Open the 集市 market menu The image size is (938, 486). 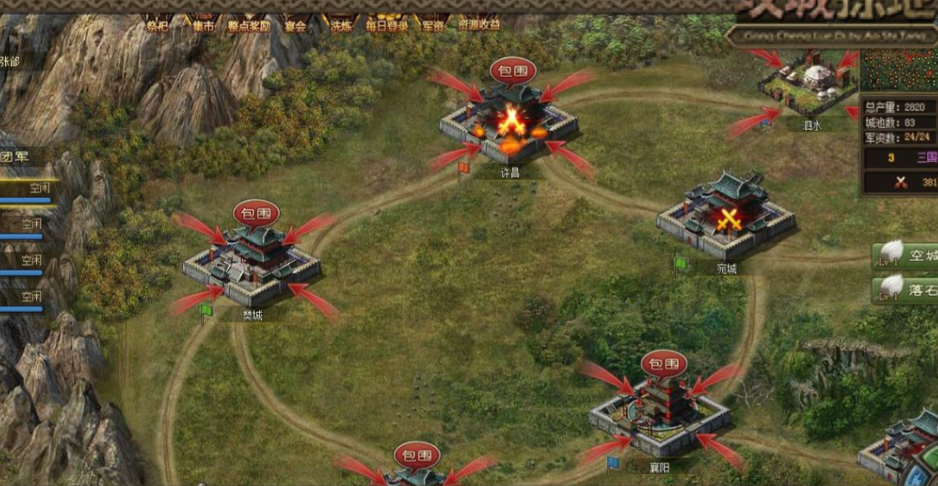tap(204, 25)
